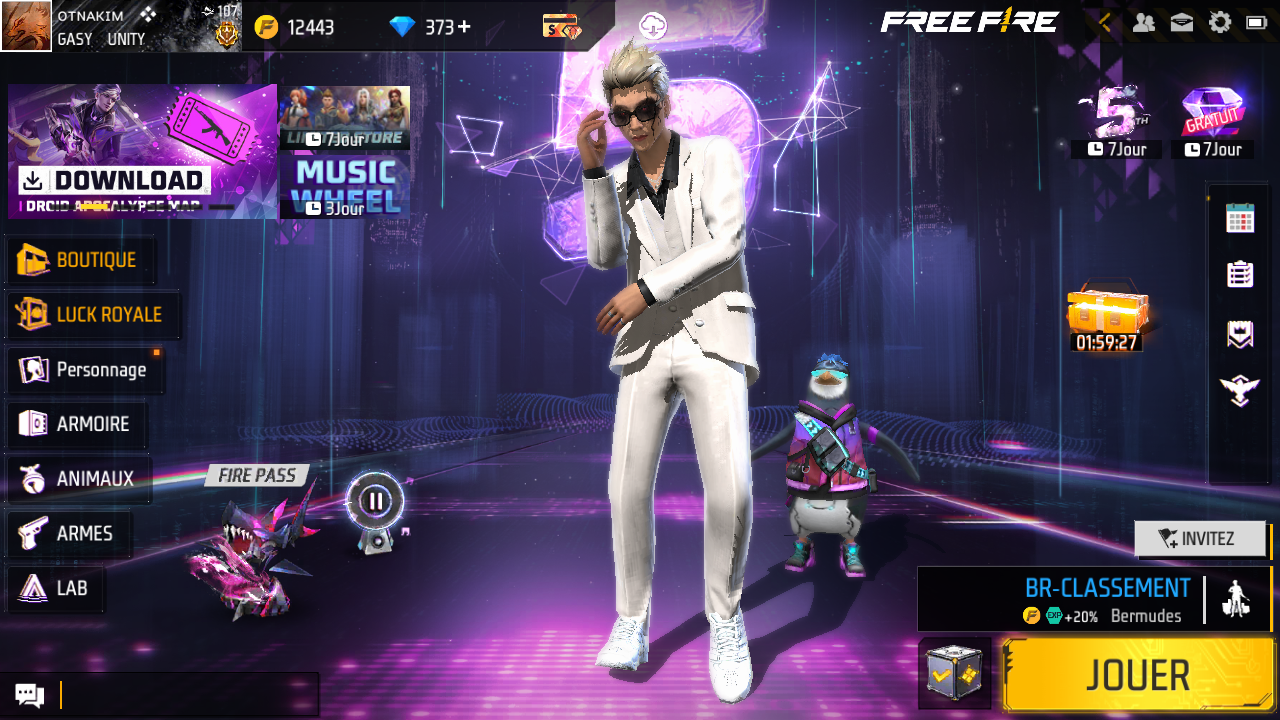
Task: Open the LUCK ROYALE menu
Action: pos(94,315)
